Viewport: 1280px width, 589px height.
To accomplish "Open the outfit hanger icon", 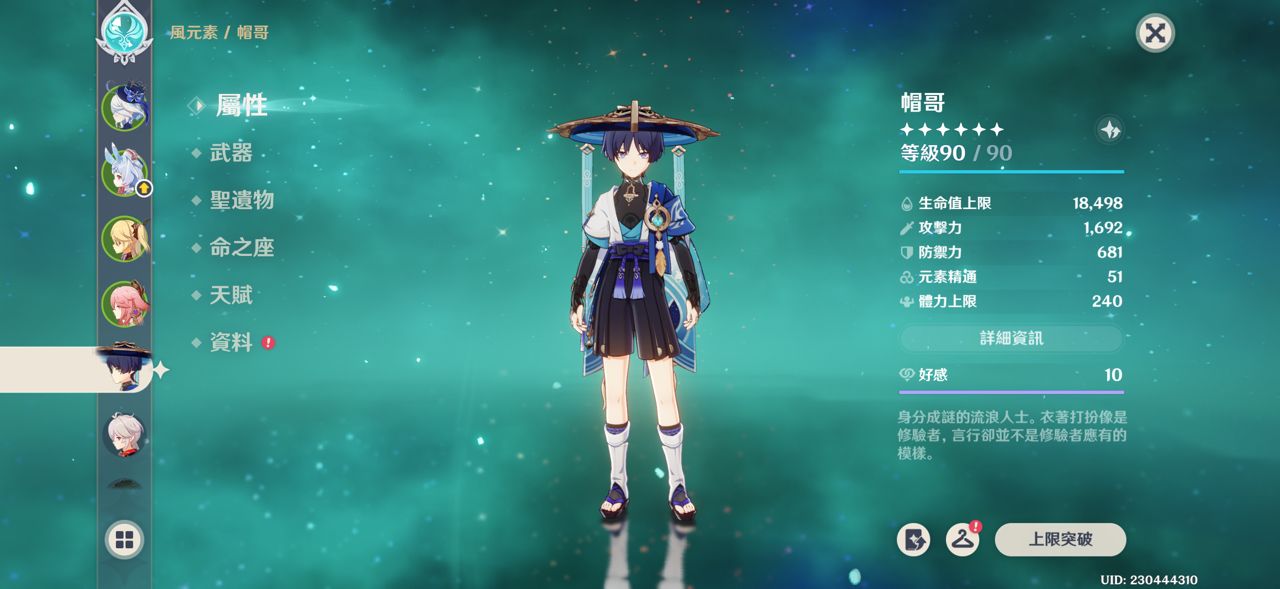I will pyautogui.click(x=962, y=540).
